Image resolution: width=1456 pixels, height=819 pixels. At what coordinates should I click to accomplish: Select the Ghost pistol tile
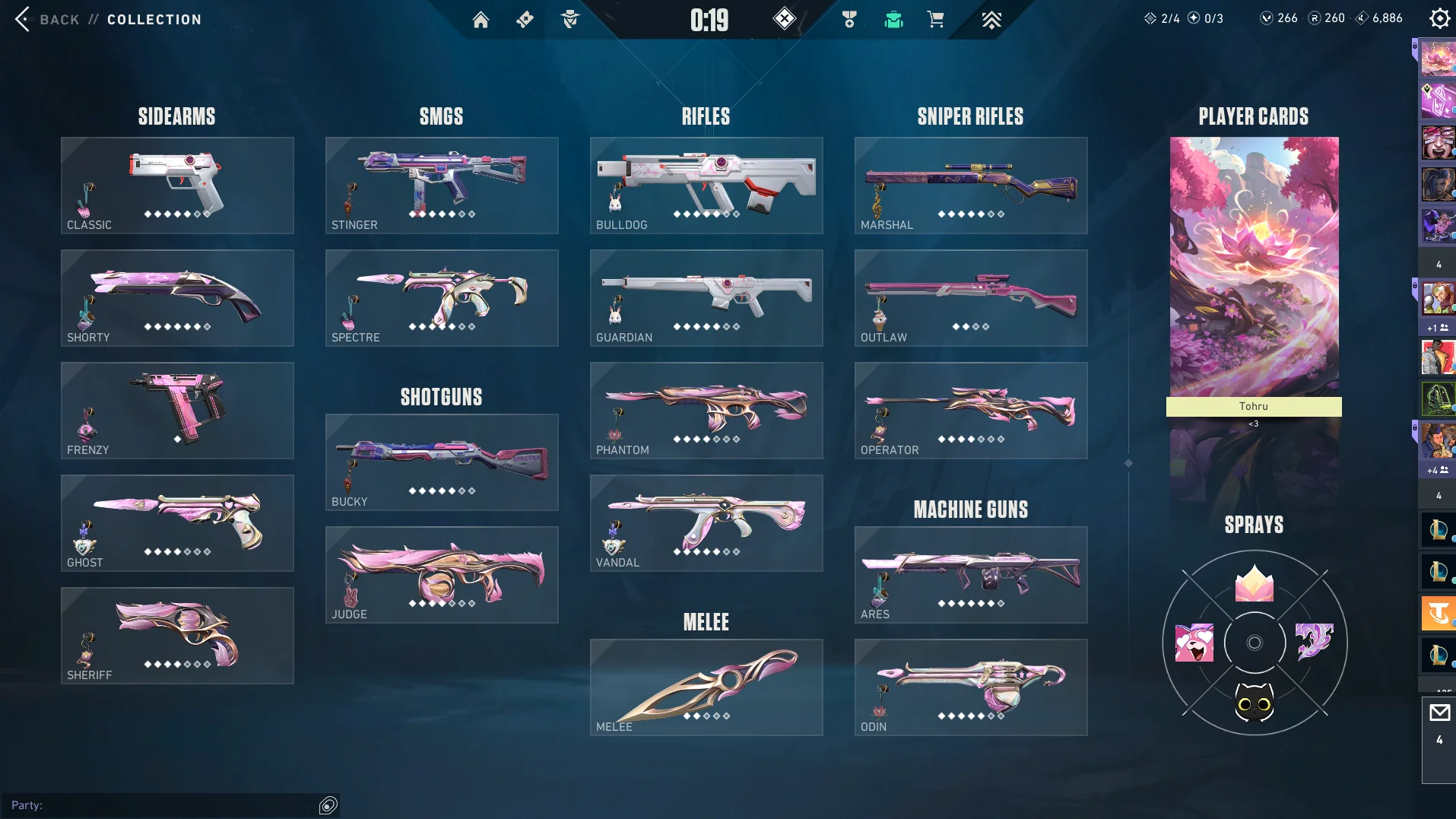(177, 523)
